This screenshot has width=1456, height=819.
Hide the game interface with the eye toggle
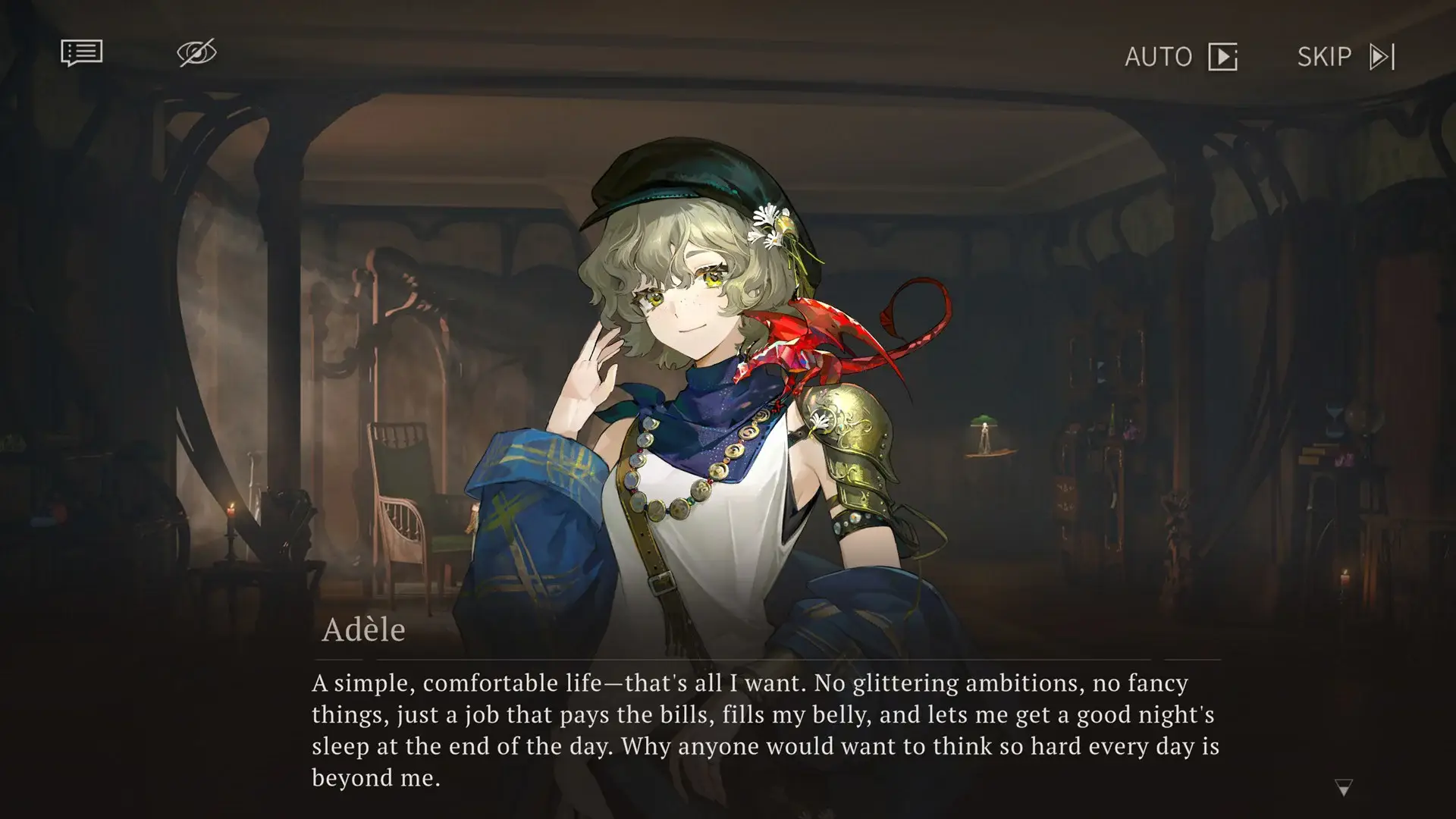[x=196, y=53]
